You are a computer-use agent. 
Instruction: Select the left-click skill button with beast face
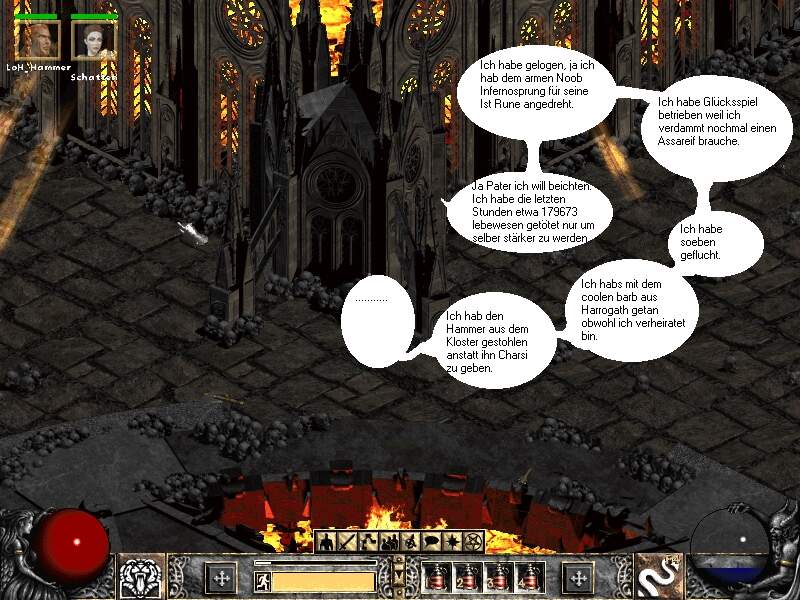click(140, 577)
